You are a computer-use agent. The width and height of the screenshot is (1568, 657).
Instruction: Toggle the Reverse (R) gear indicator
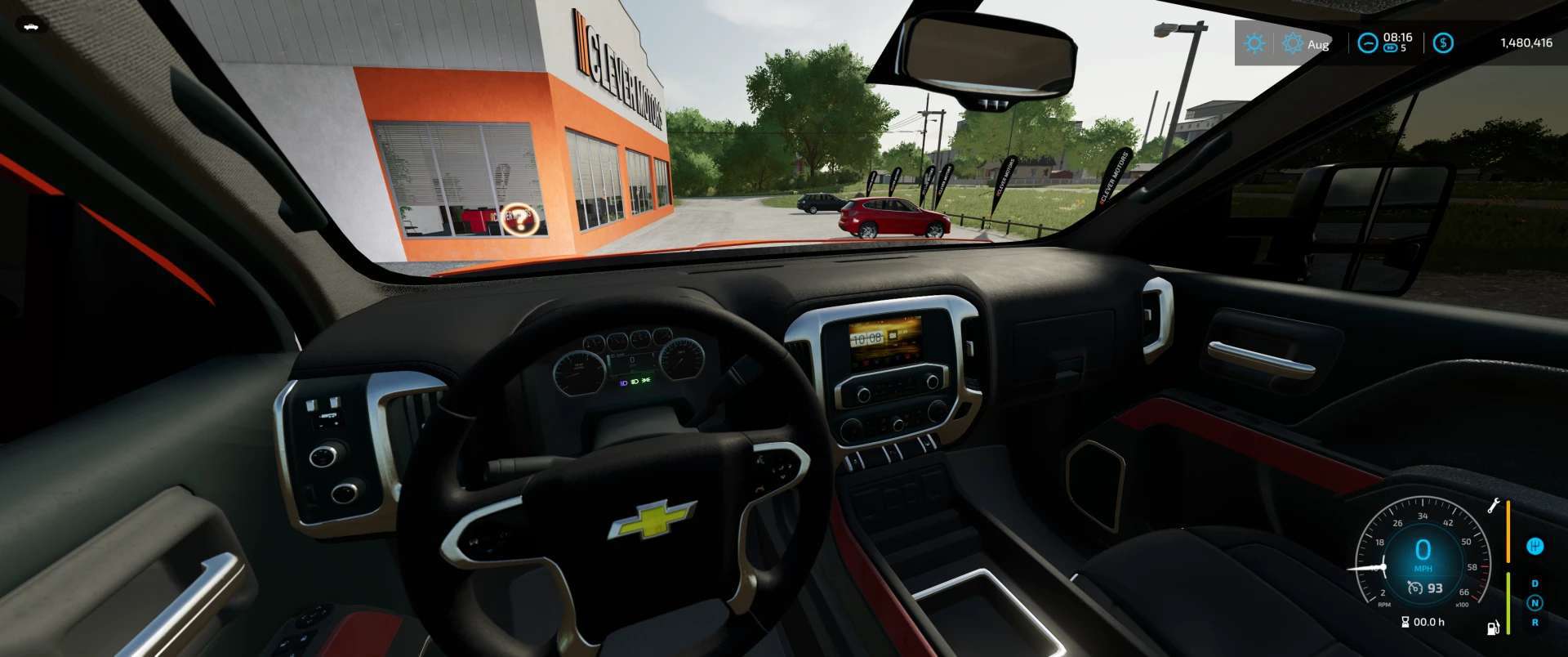pos(1535,621)
